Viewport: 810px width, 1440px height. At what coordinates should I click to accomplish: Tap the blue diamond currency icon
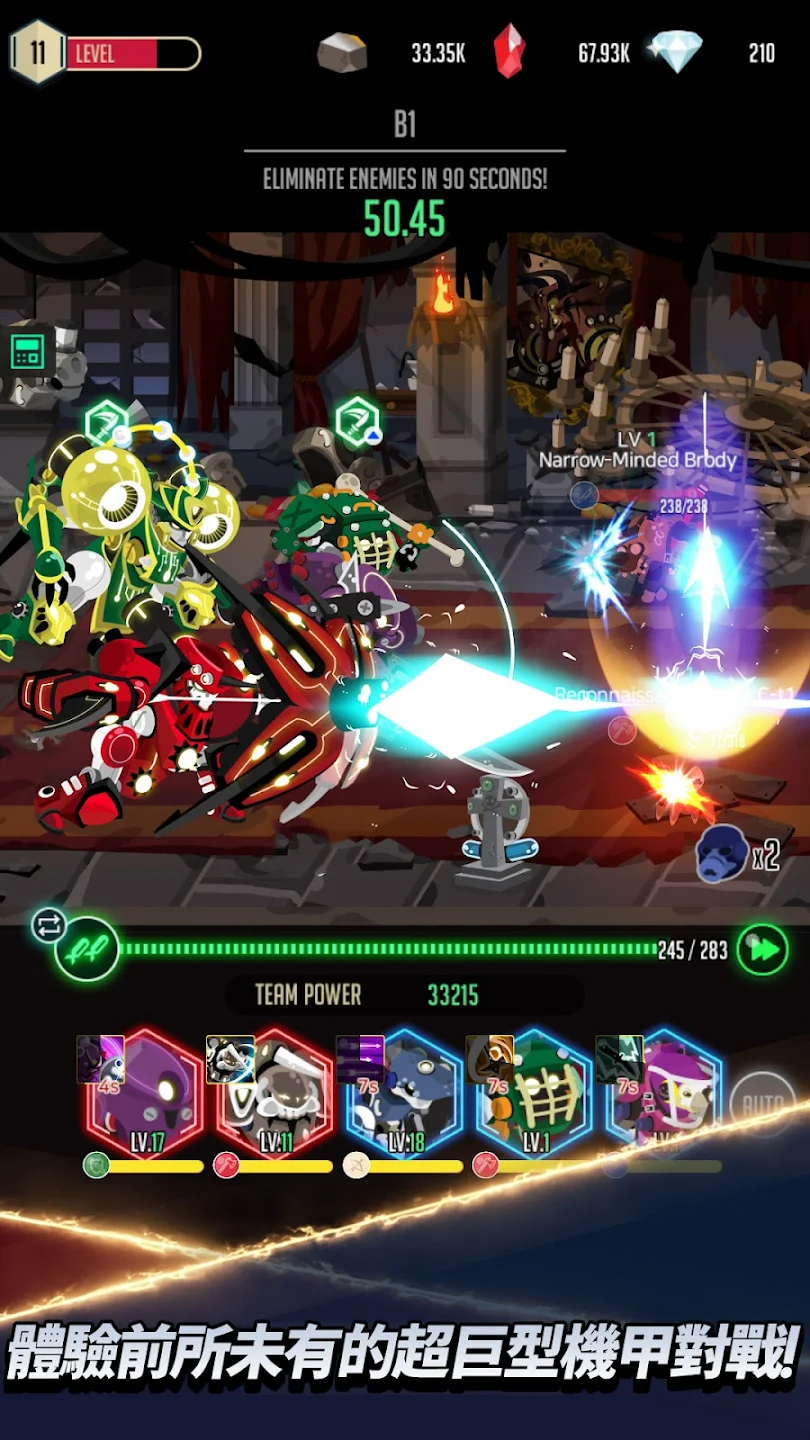click(676, 52)
